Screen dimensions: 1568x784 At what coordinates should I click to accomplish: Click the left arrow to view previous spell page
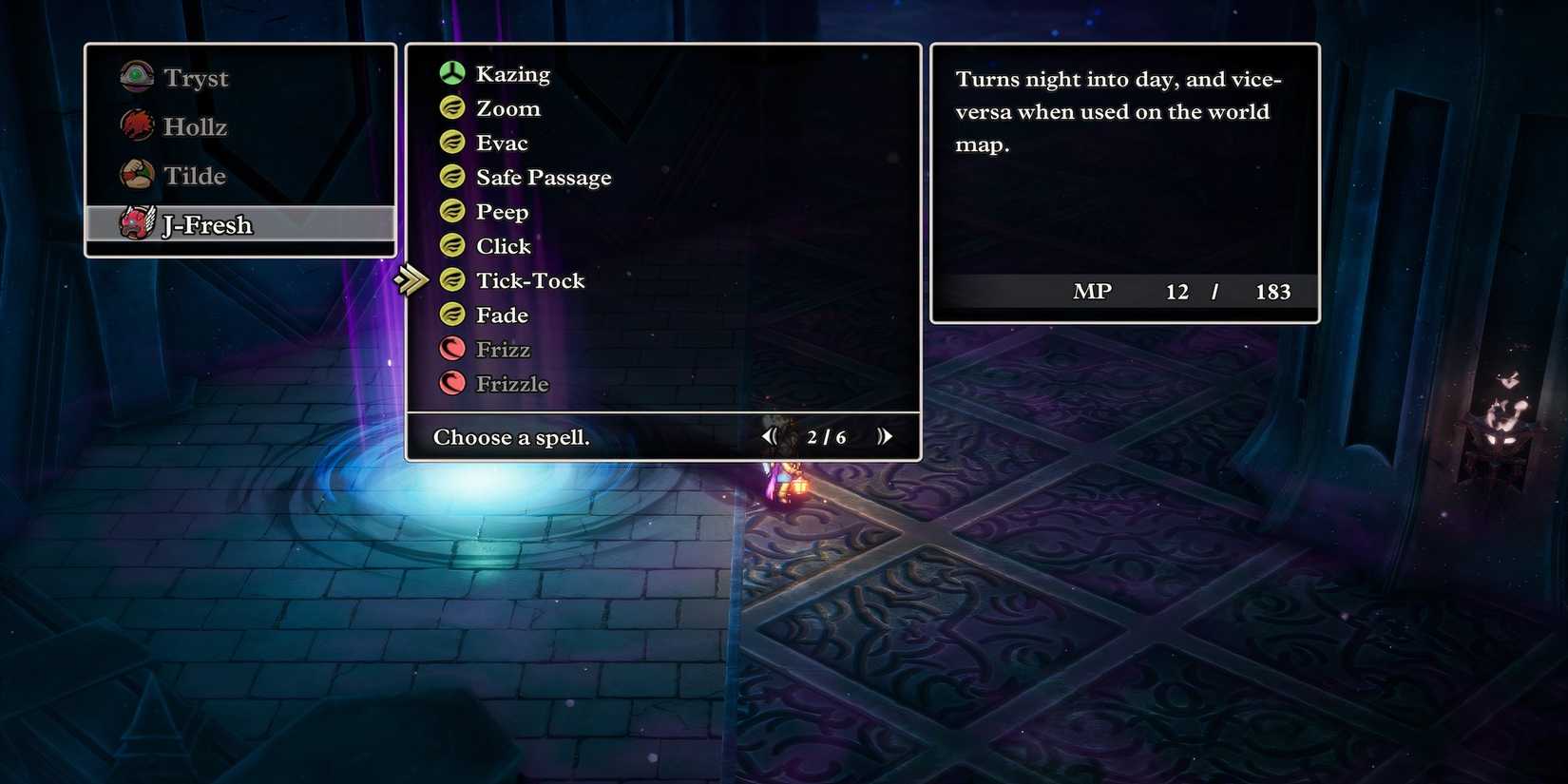point(770,436)
